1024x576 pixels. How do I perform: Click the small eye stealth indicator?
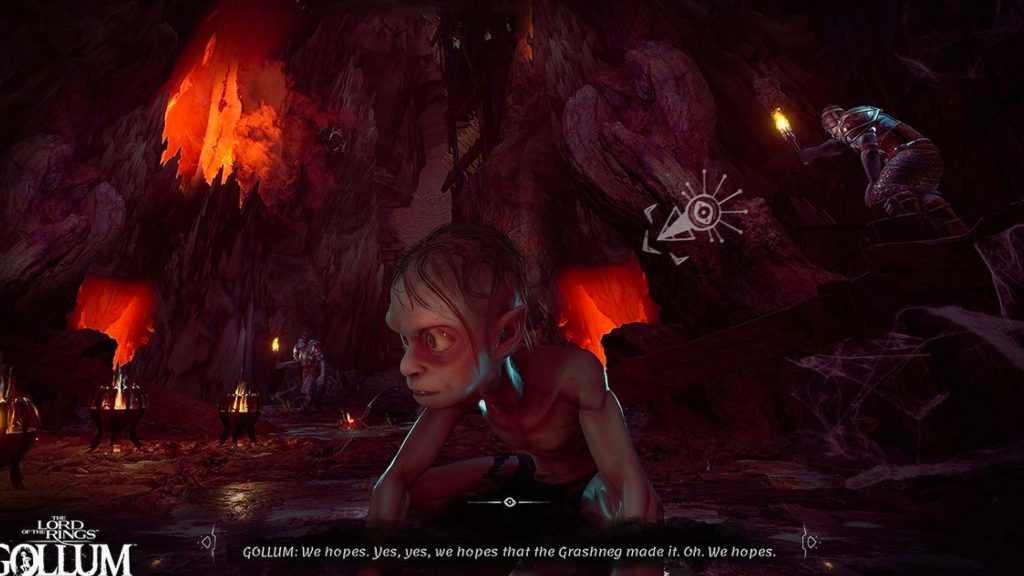pyautogui.click(x=510, y=501)
